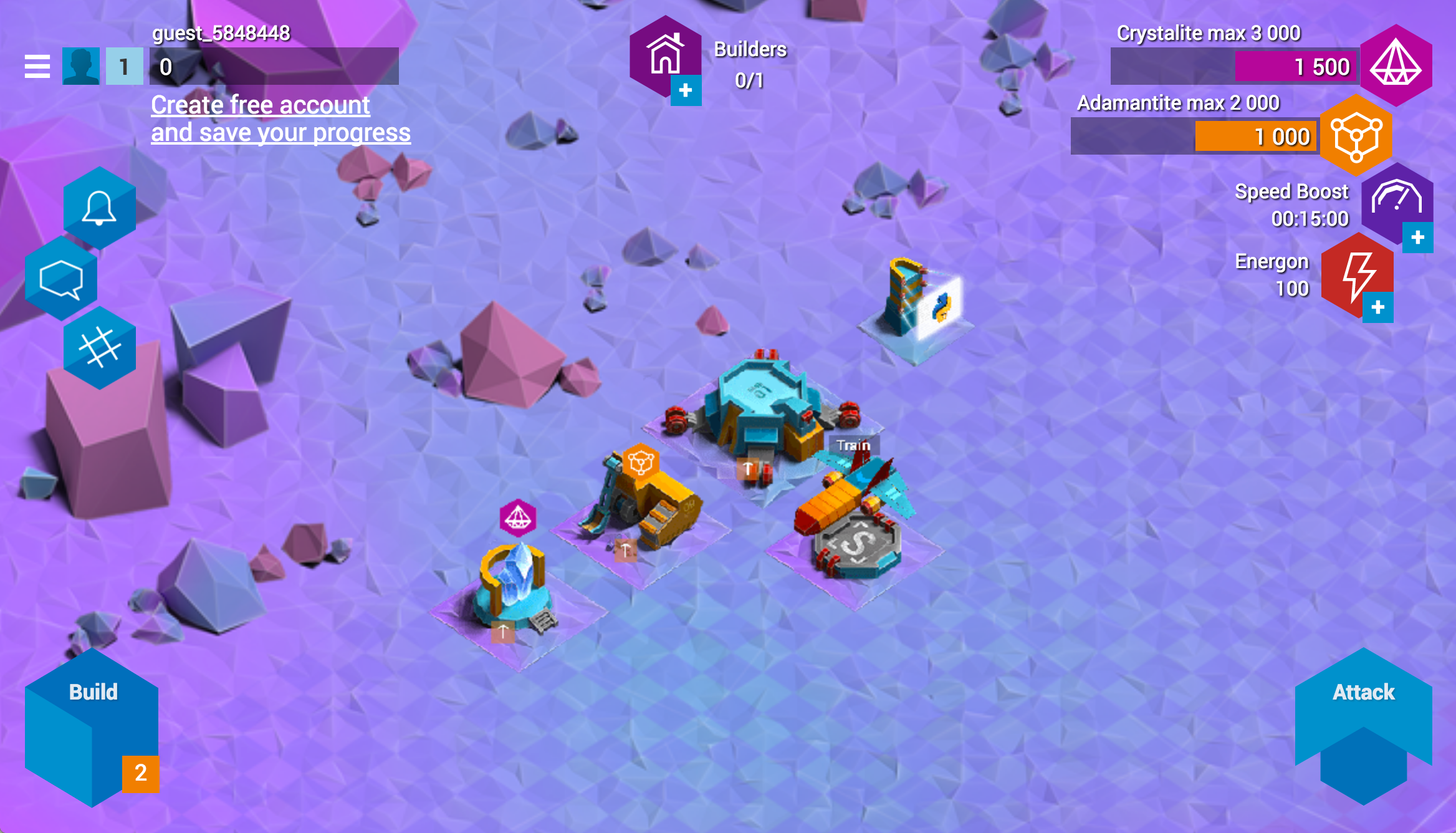Click the Crystalite resource diamond icon
The height and width of the screenshot is (833, 1456).
coord(1396,65)
